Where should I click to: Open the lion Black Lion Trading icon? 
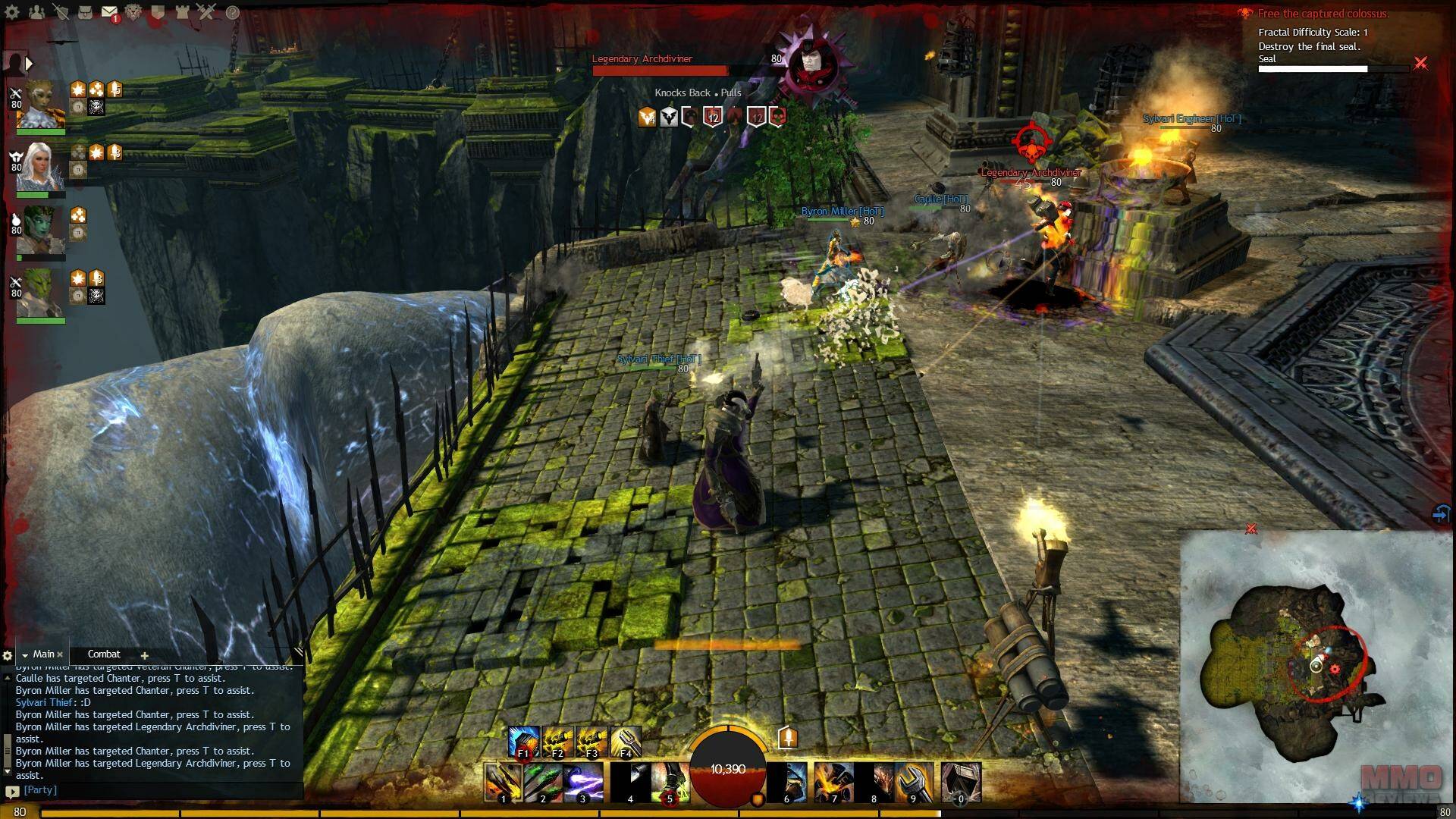pos(133,12)
